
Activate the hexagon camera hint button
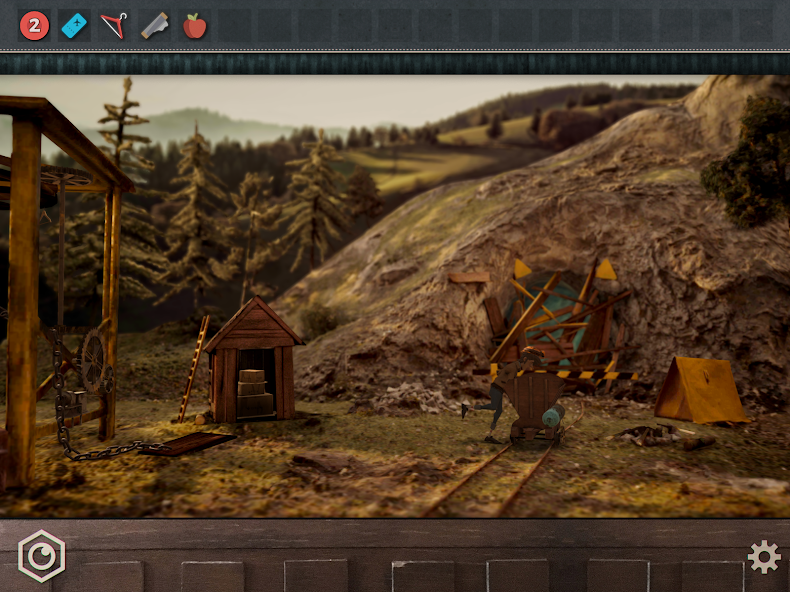41,556
